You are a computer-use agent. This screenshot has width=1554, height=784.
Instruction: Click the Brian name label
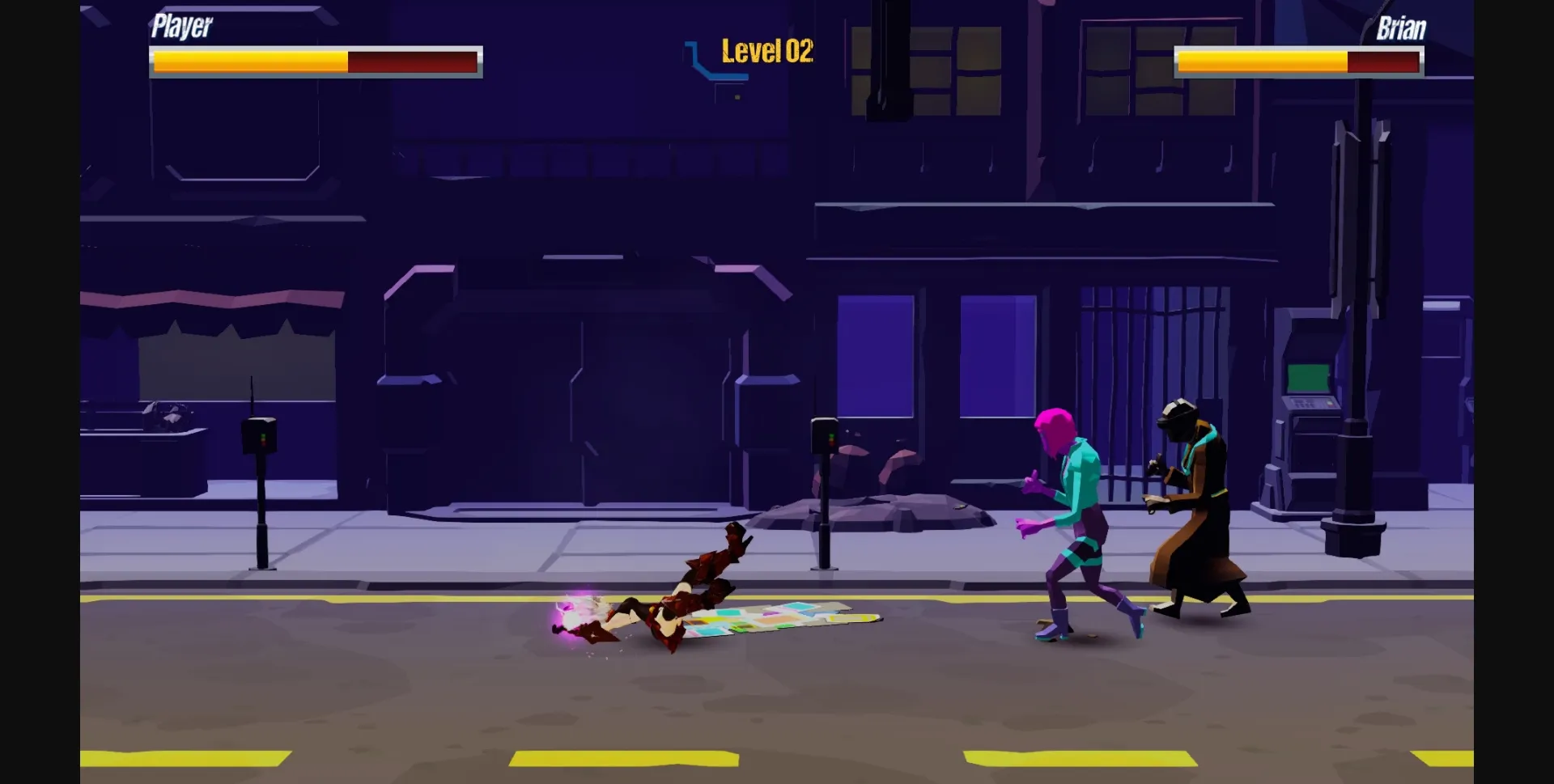pos(1403,29)
